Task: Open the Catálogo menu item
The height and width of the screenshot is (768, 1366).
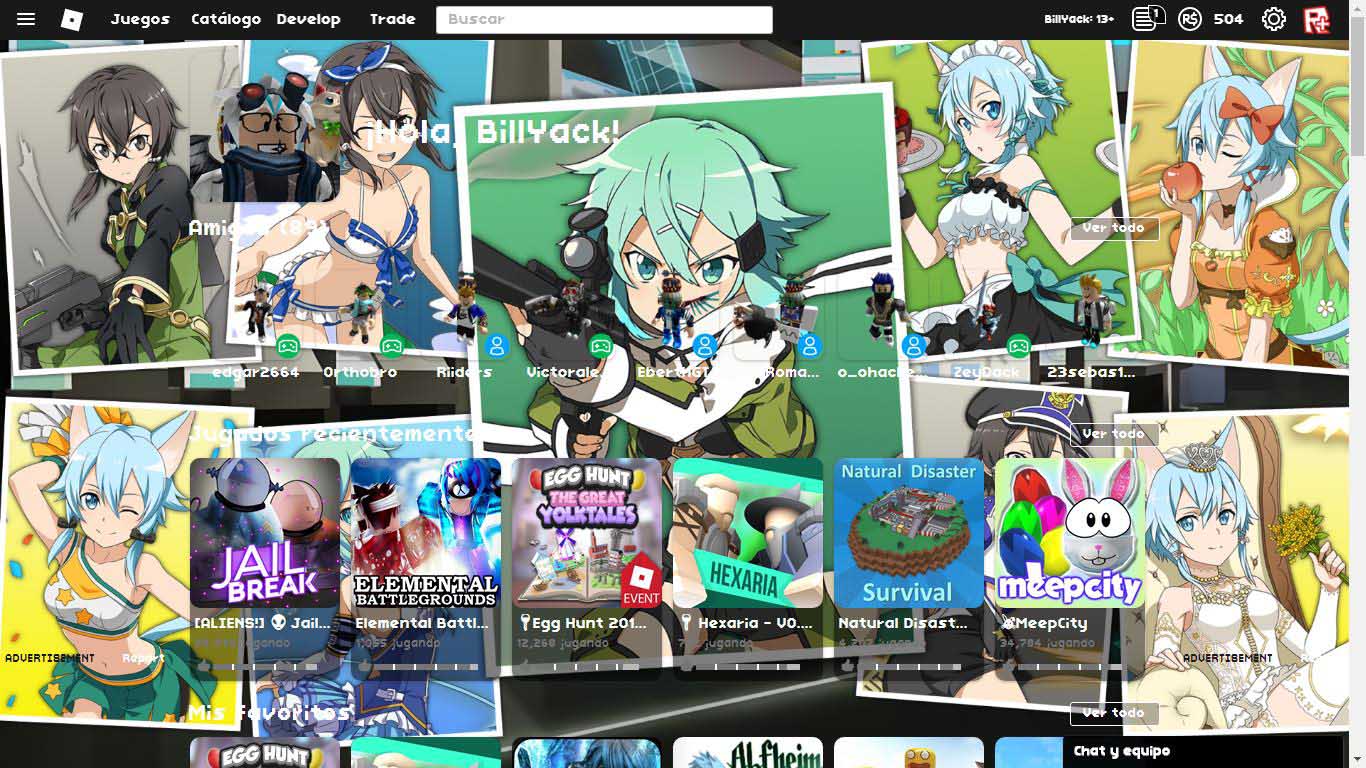Action: (225, 18)
